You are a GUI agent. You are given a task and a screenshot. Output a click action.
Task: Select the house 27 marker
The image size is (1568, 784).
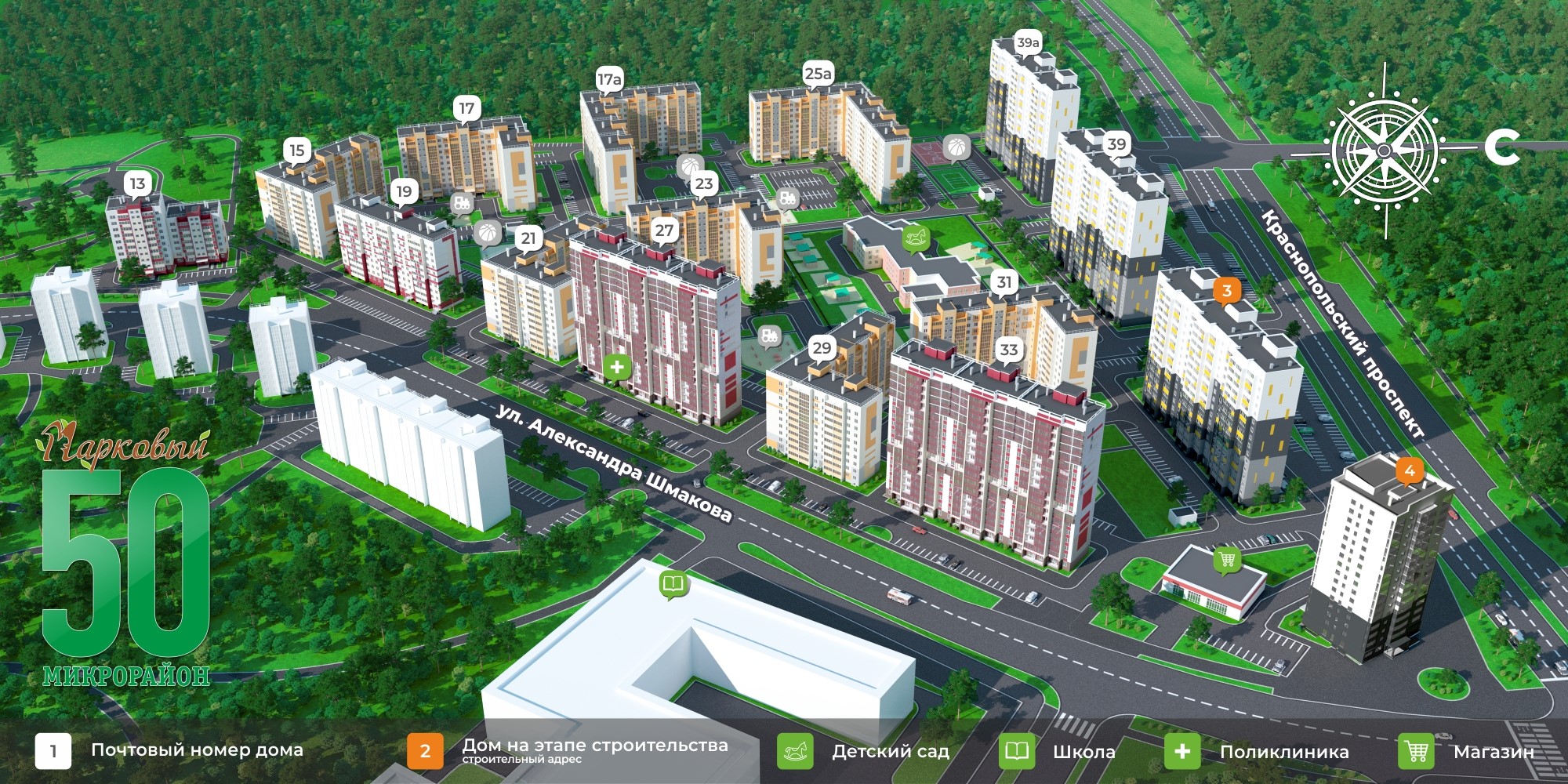[x=664, y=230]
